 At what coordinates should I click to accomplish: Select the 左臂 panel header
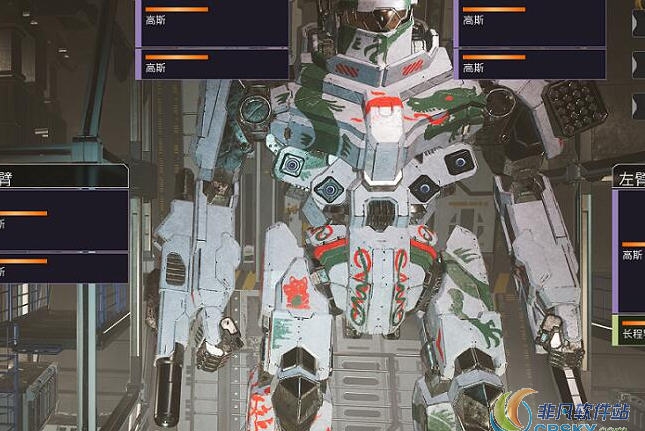pyautogui.click(x=629, y=178)
